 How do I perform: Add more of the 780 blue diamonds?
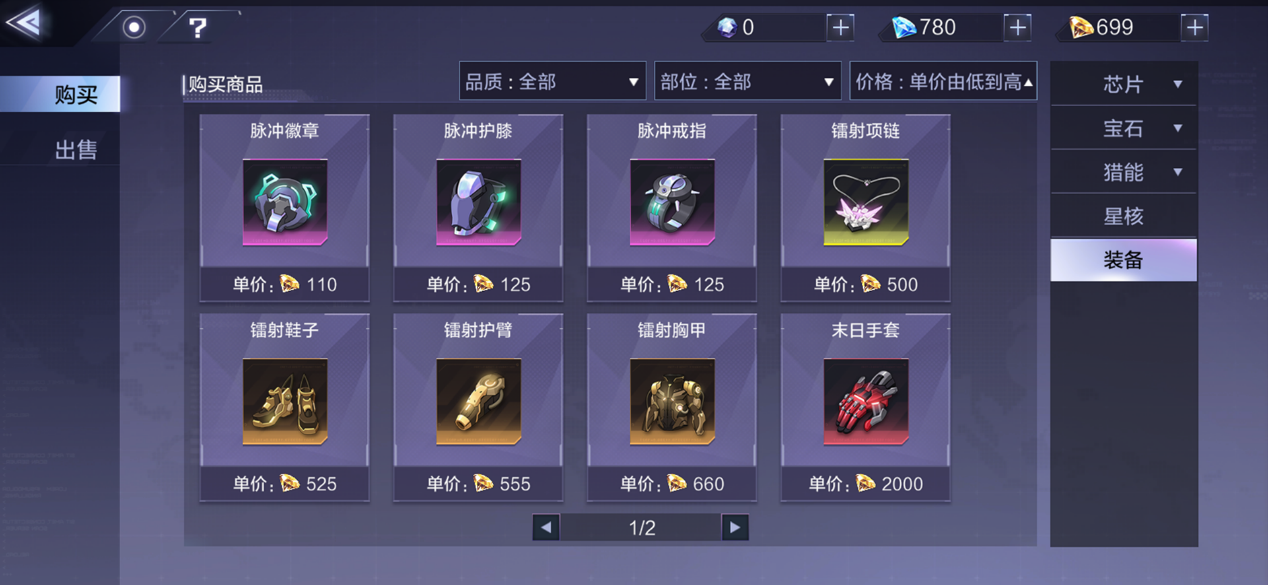[x=1017, y=28]
